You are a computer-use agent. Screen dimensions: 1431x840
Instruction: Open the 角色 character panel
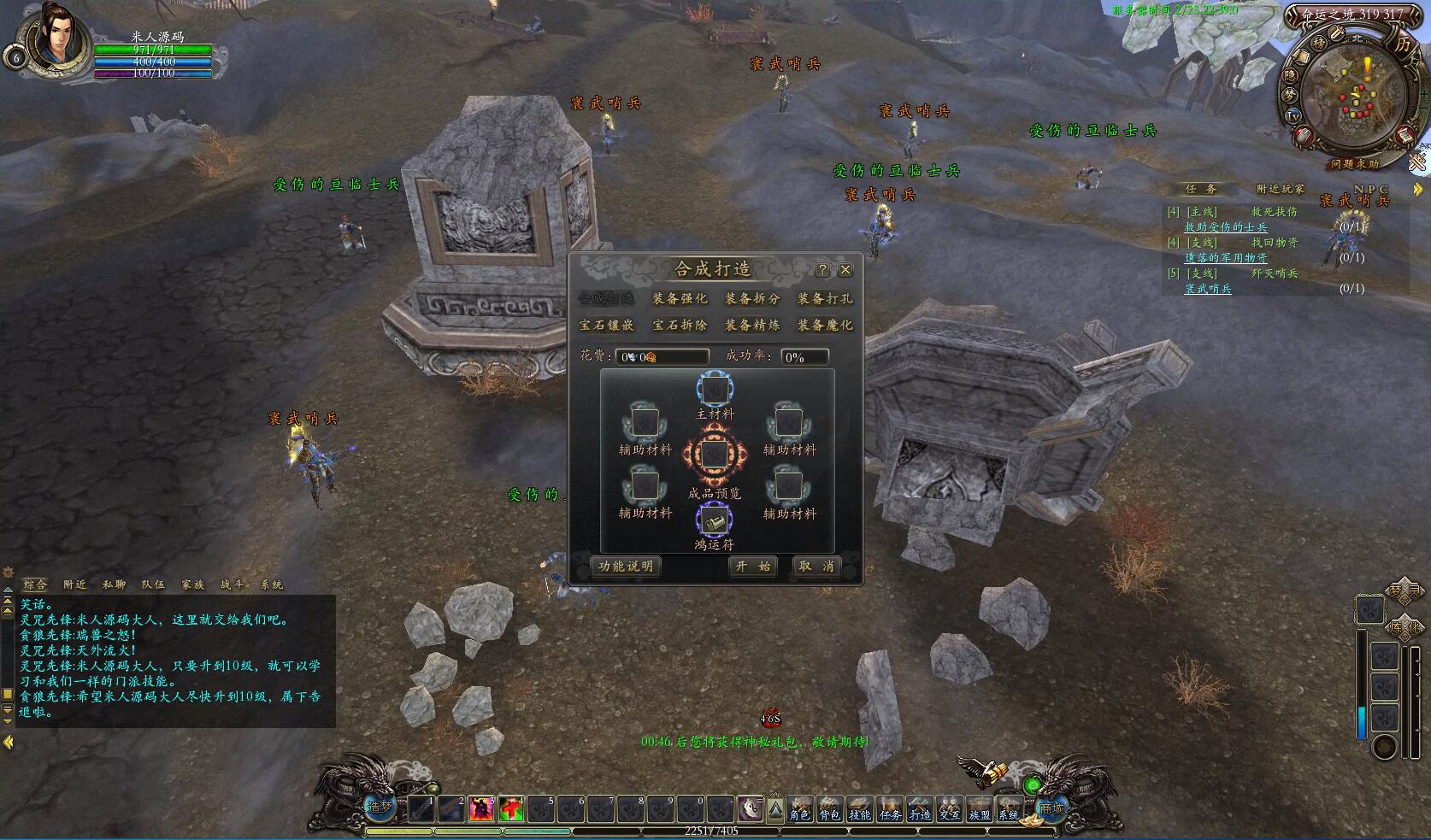[x=799, y=808]
